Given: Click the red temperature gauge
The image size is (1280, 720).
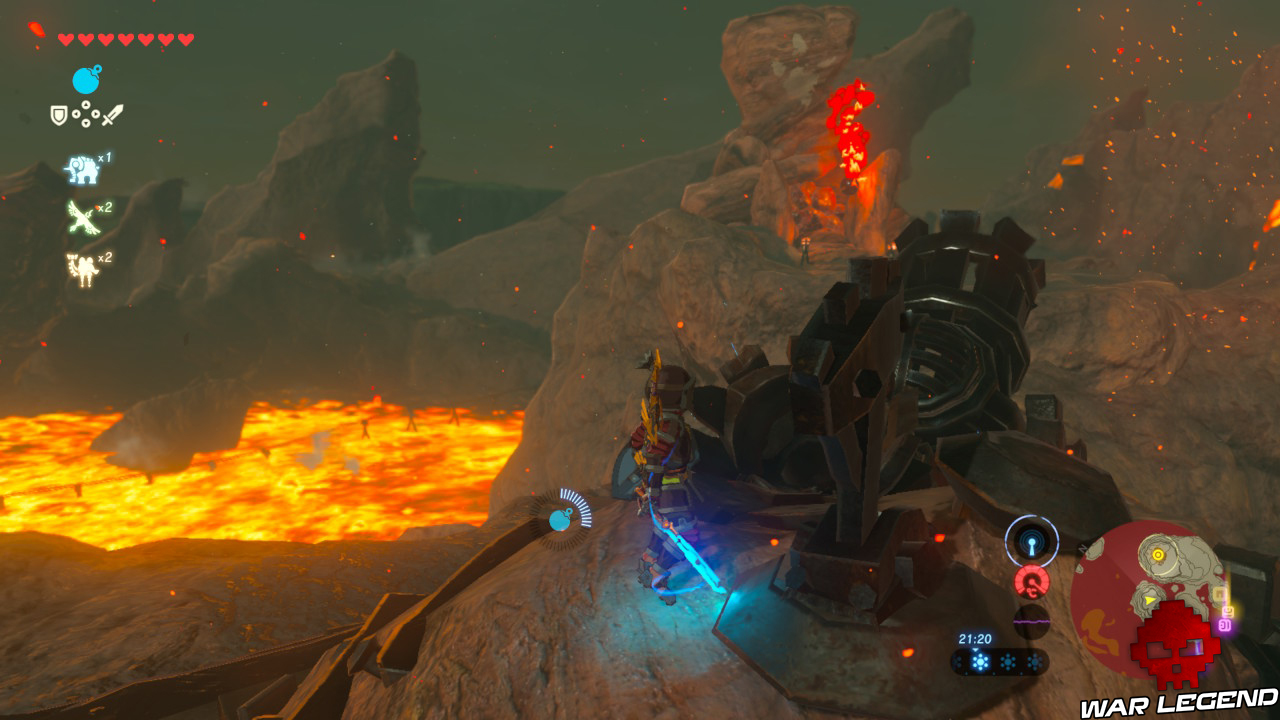Looking at the screenshot, I should click(1031, 581).
